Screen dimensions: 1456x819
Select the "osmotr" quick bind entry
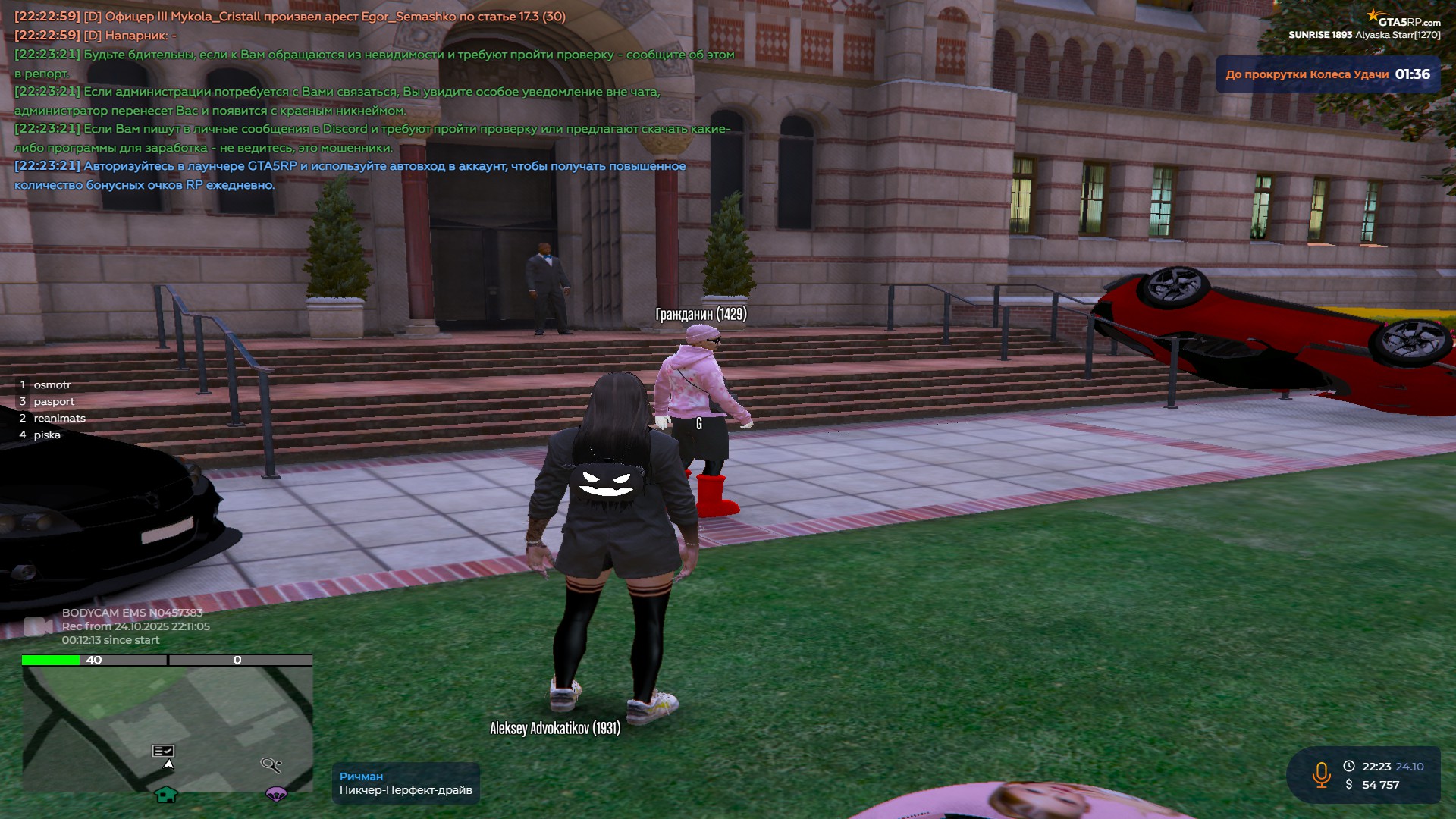(x=52, y=385)
